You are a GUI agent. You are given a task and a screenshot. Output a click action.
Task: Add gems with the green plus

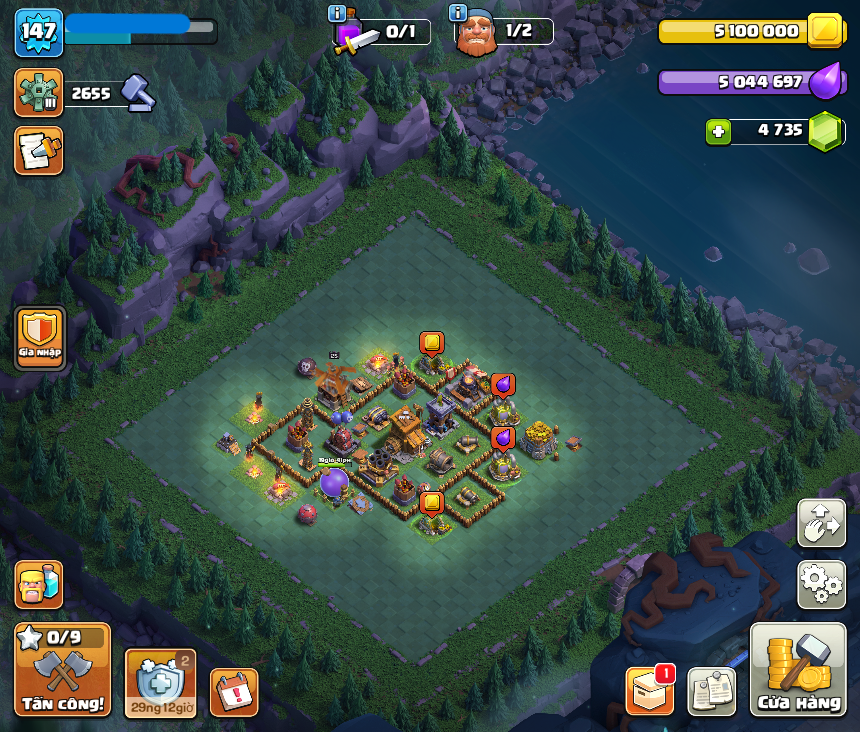click(717, 131)
